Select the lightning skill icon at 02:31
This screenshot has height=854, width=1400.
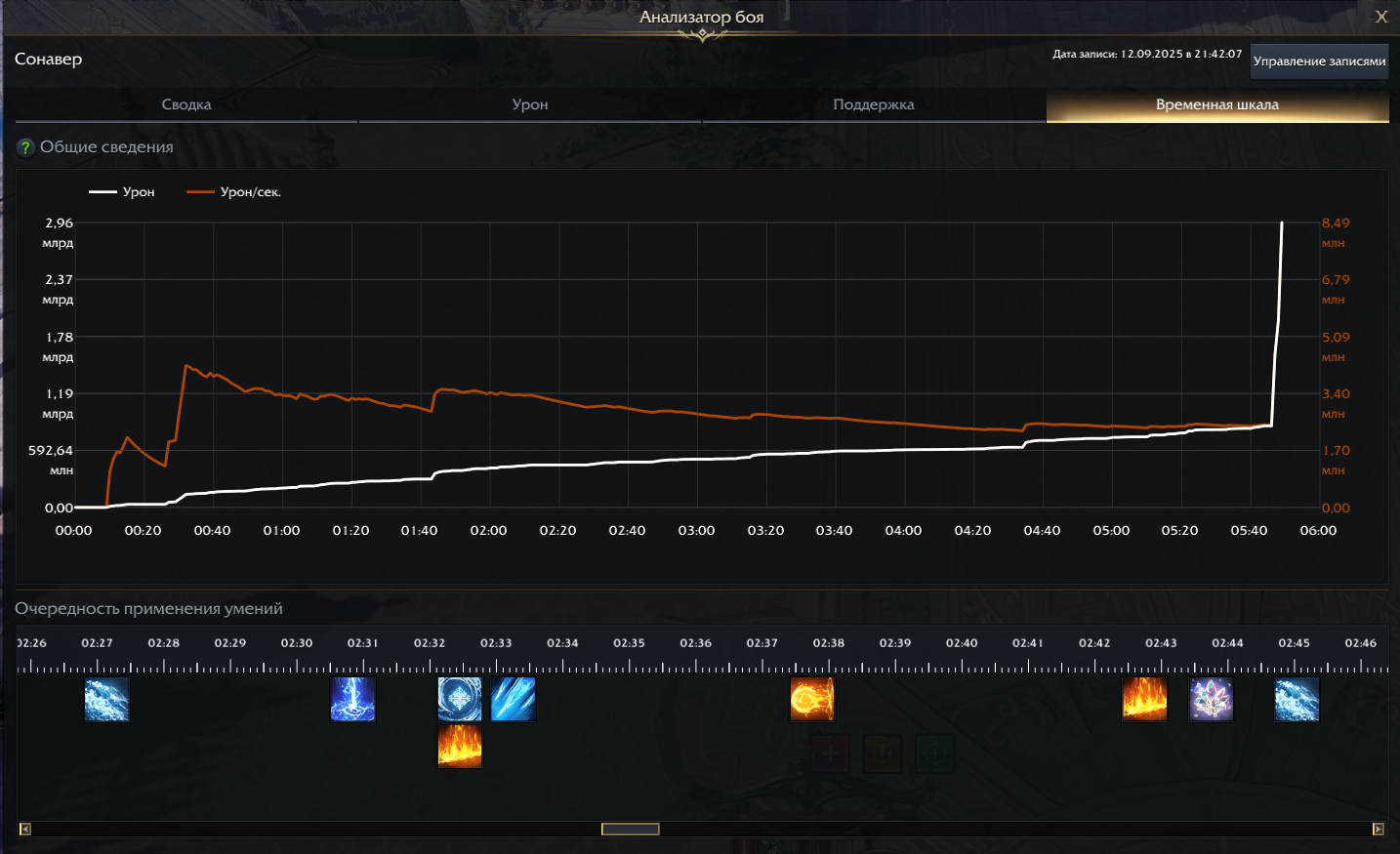coord(352,699)
